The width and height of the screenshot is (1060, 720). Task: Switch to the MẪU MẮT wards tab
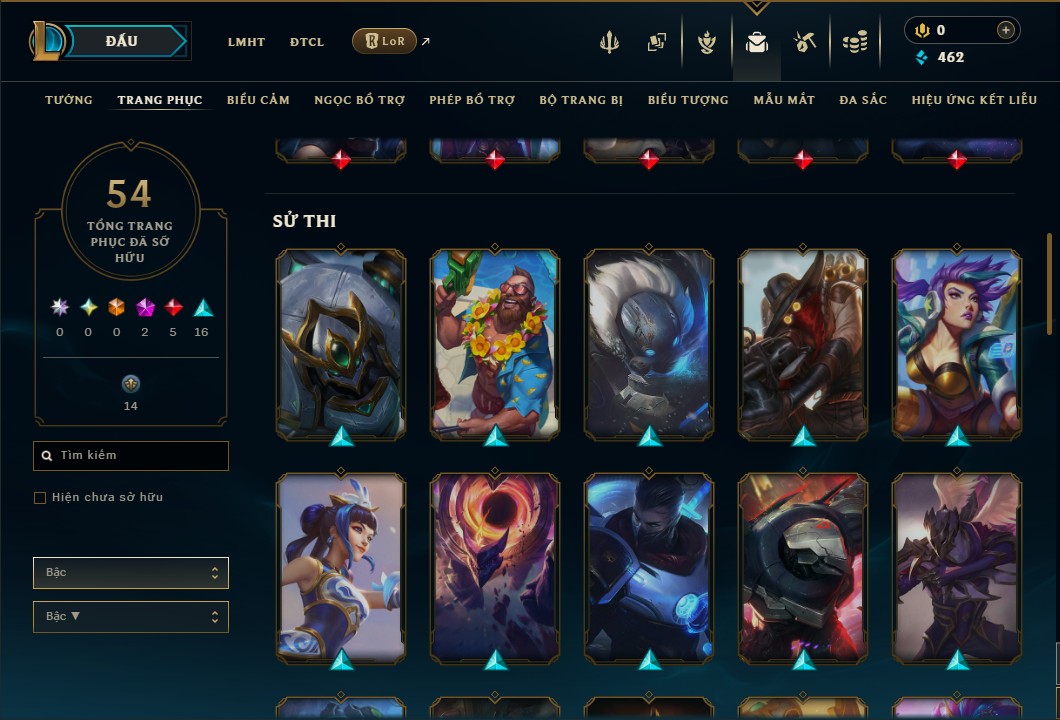pyautogui.click(x=784, y=100)
